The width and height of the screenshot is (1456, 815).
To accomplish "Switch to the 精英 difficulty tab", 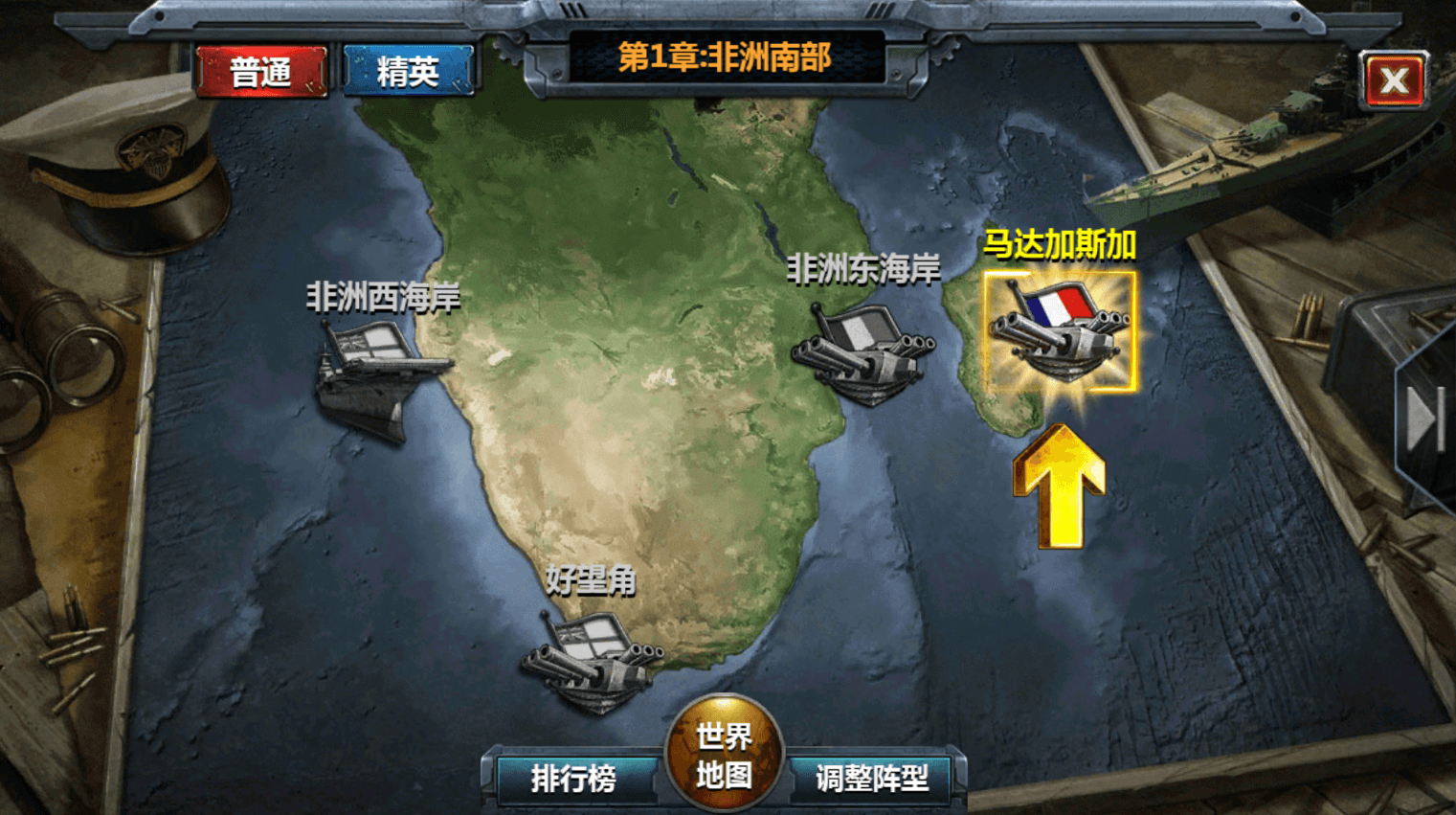I will pos(408,72).
